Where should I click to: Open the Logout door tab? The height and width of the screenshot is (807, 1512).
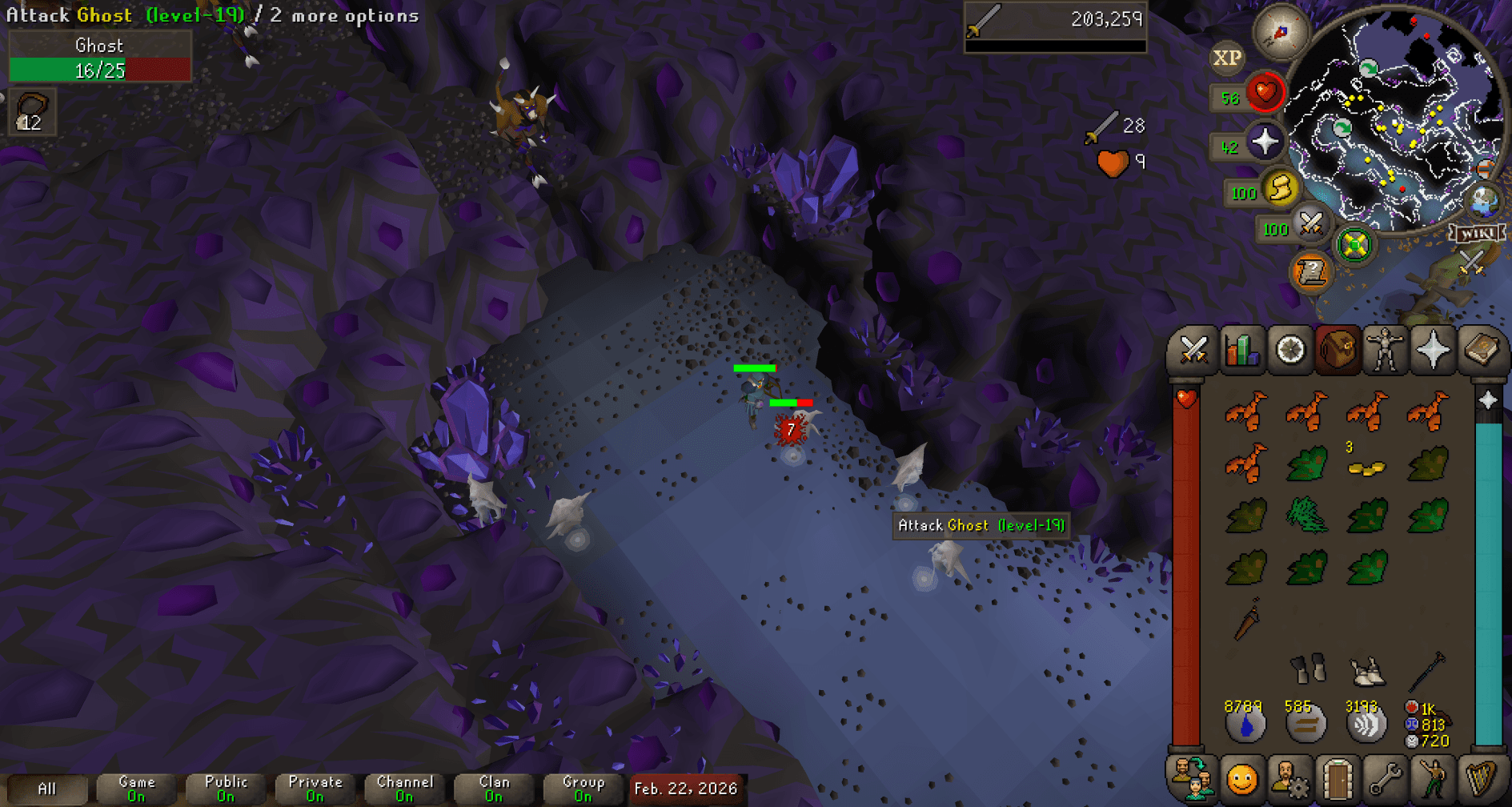point(1338,778)
